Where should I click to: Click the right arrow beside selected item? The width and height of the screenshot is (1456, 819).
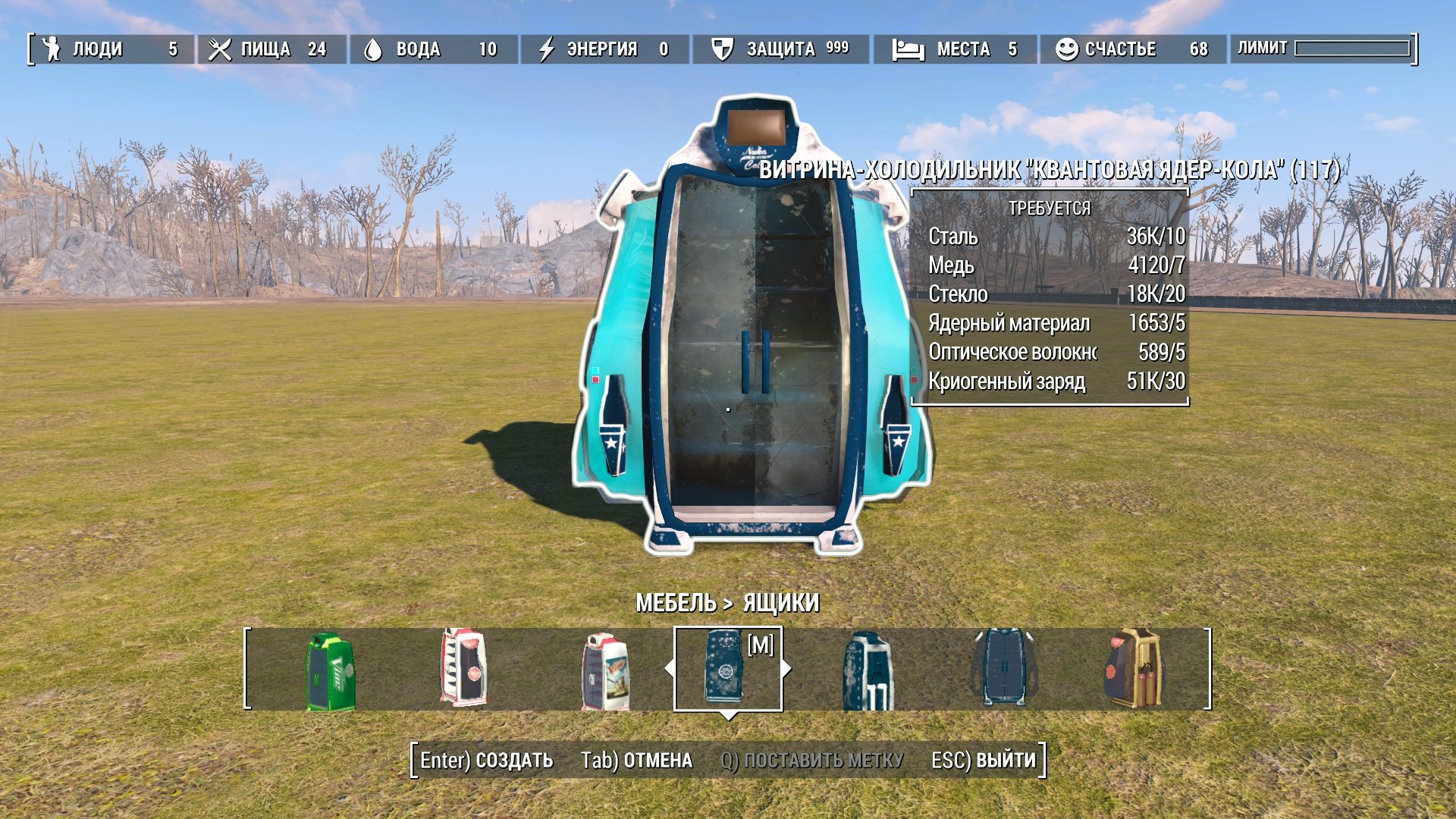(786, 669)
